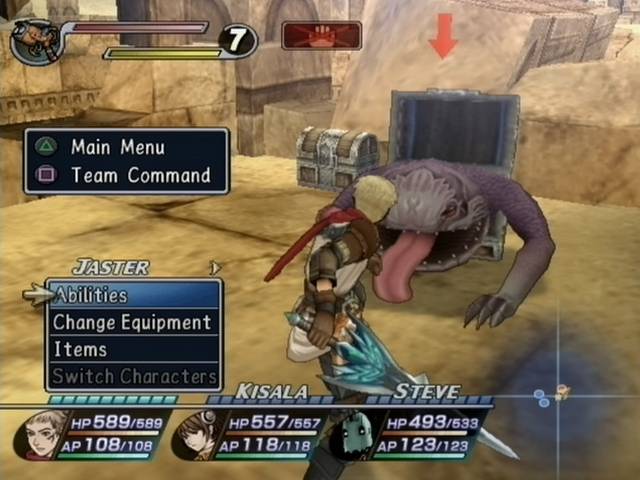Choose the greyed Switch Characters entry
Viewport: 640px width, 480px height.
pyautogui.click(x=134, y=376)
